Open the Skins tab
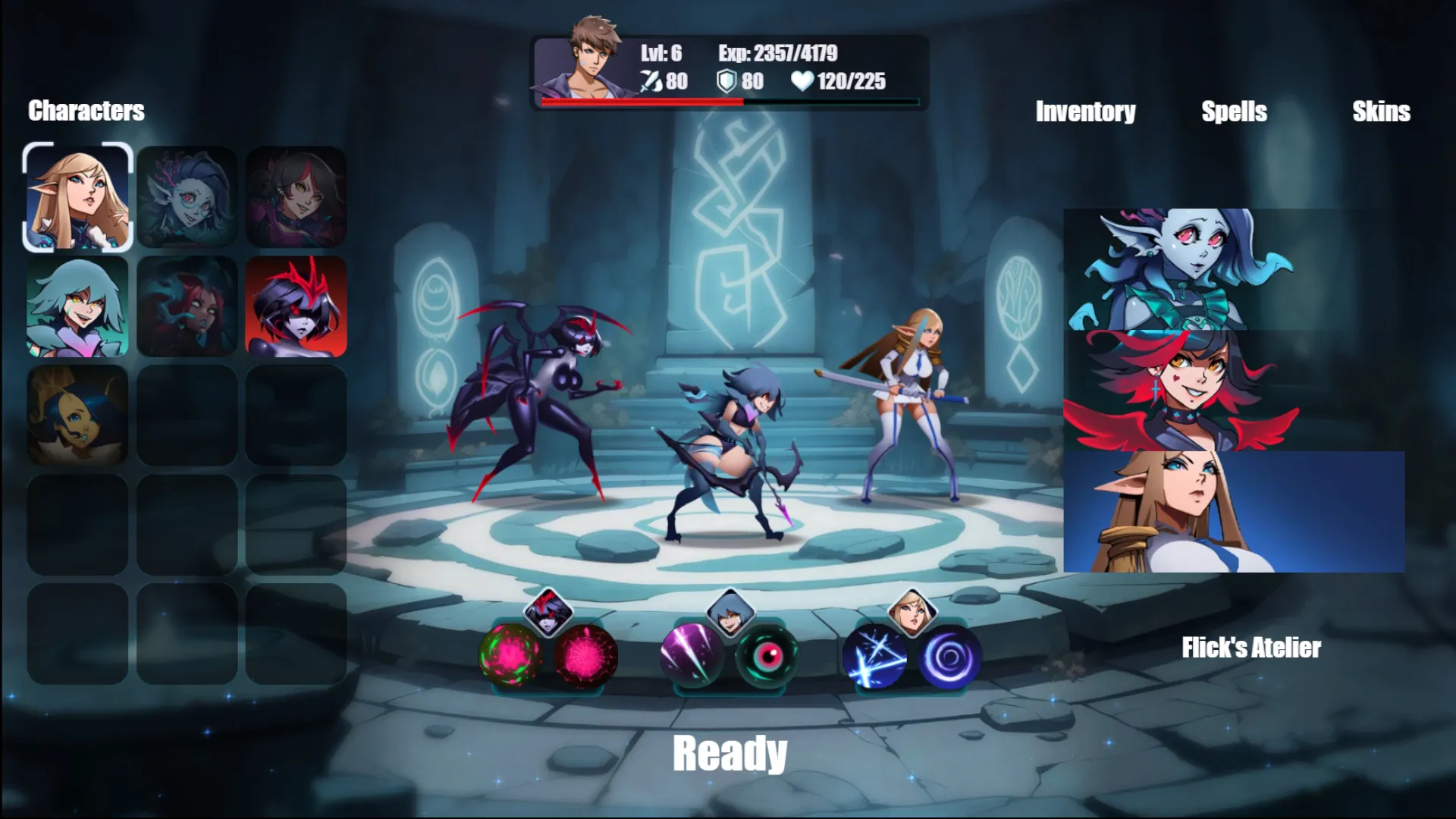This screenshot has width=1456, height=819. (1381, 111)
